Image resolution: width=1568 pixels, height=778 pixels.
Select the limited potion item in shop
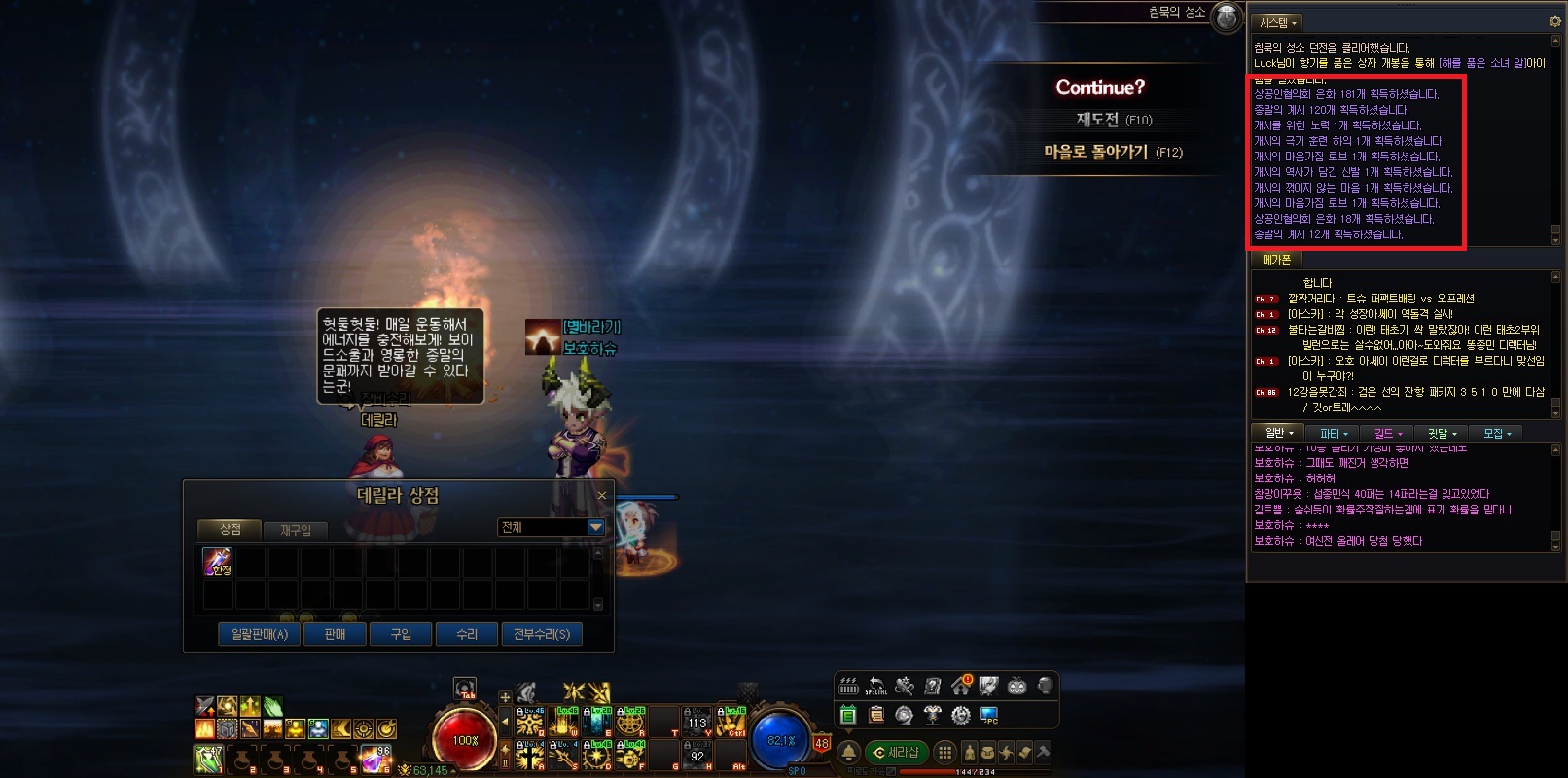[217, 561]
